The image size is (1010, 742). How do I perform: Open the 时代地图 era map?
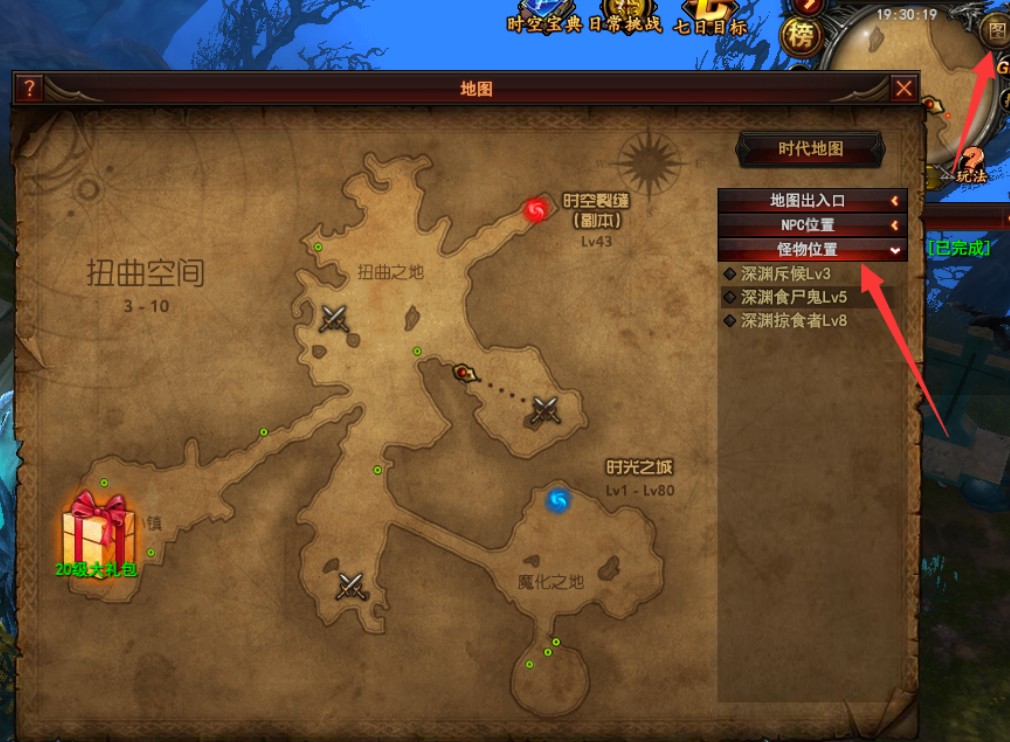tap(810, 149)
